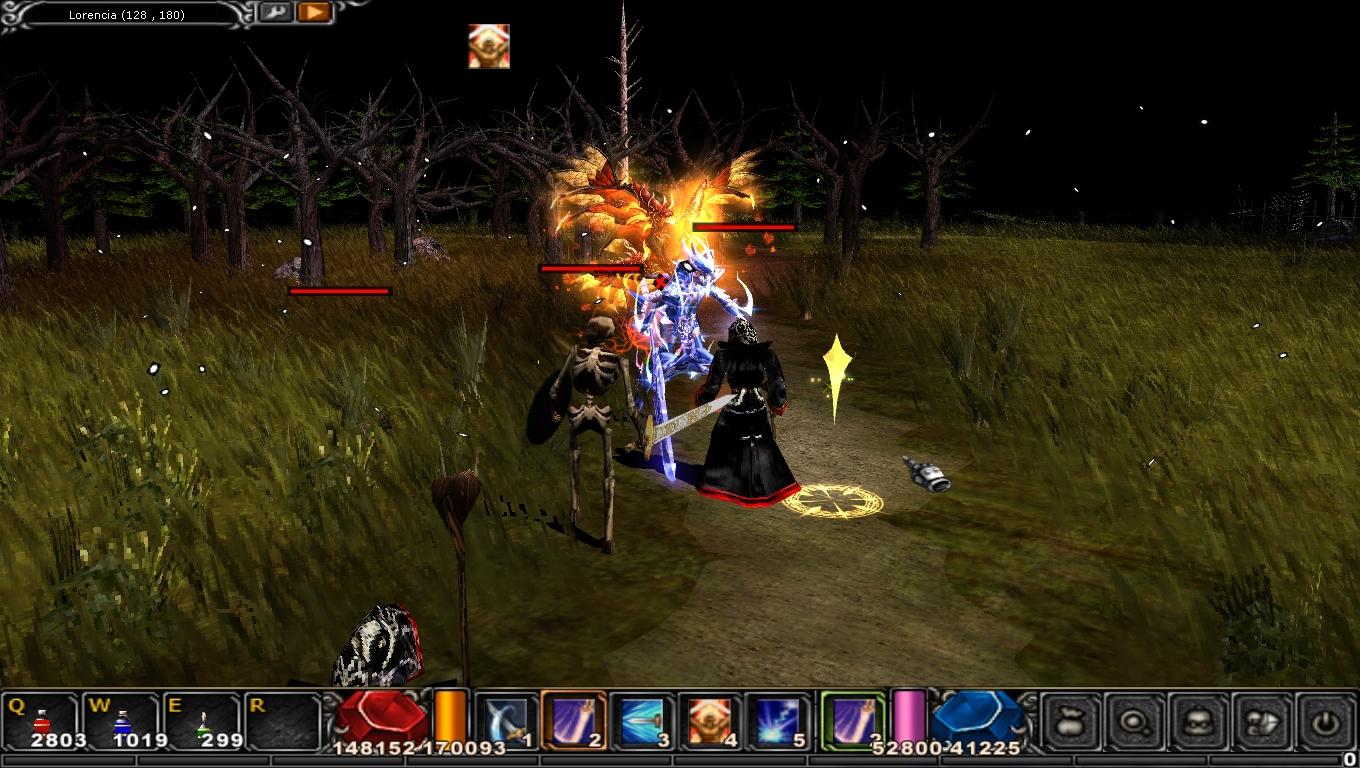1360x768 pixels.
Task: Open the wrench settings button
Action: [x=273, y=13]
